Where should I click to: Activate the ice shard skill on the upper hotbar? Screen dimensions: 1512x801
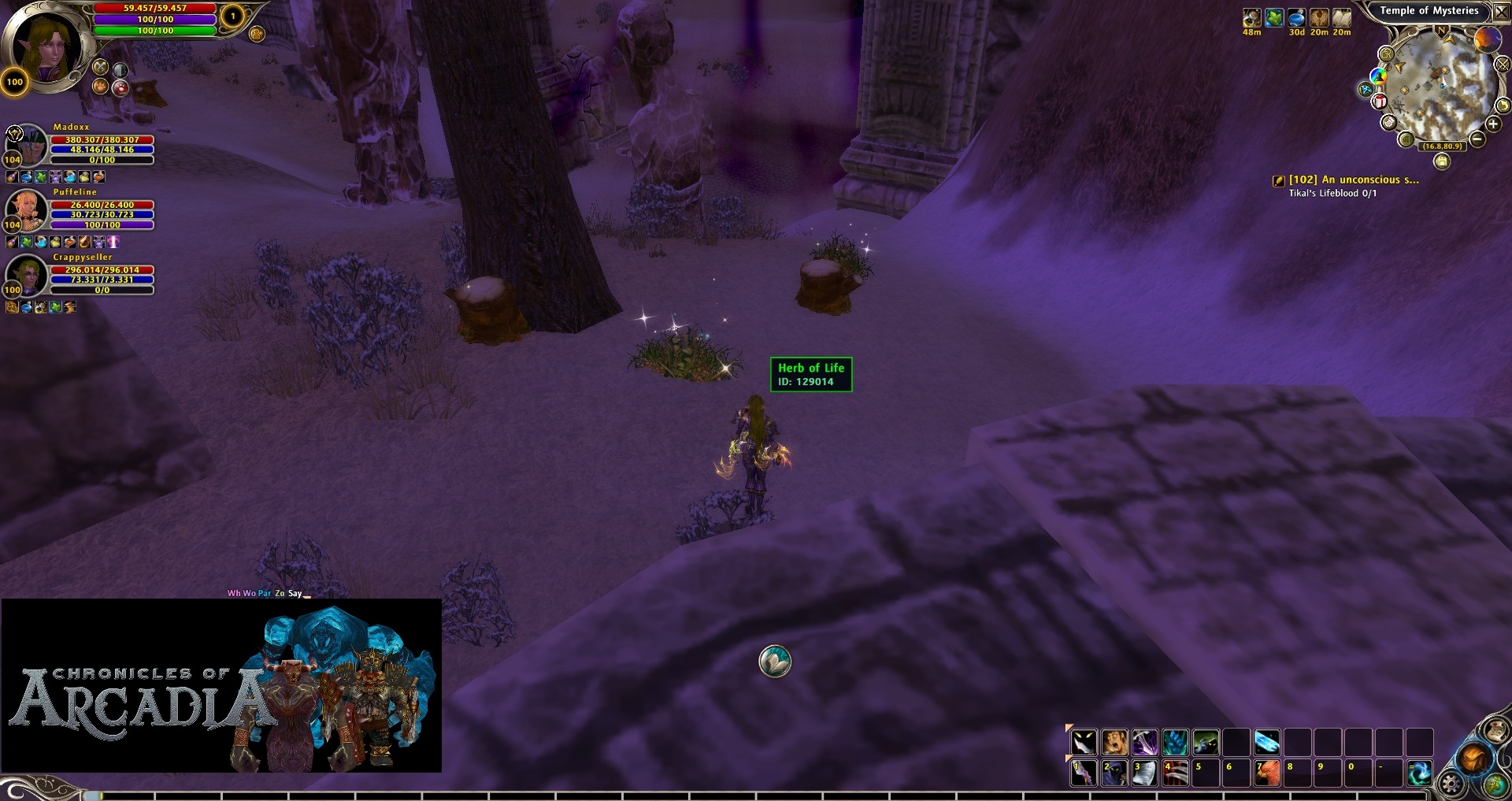coord(1266,742)
